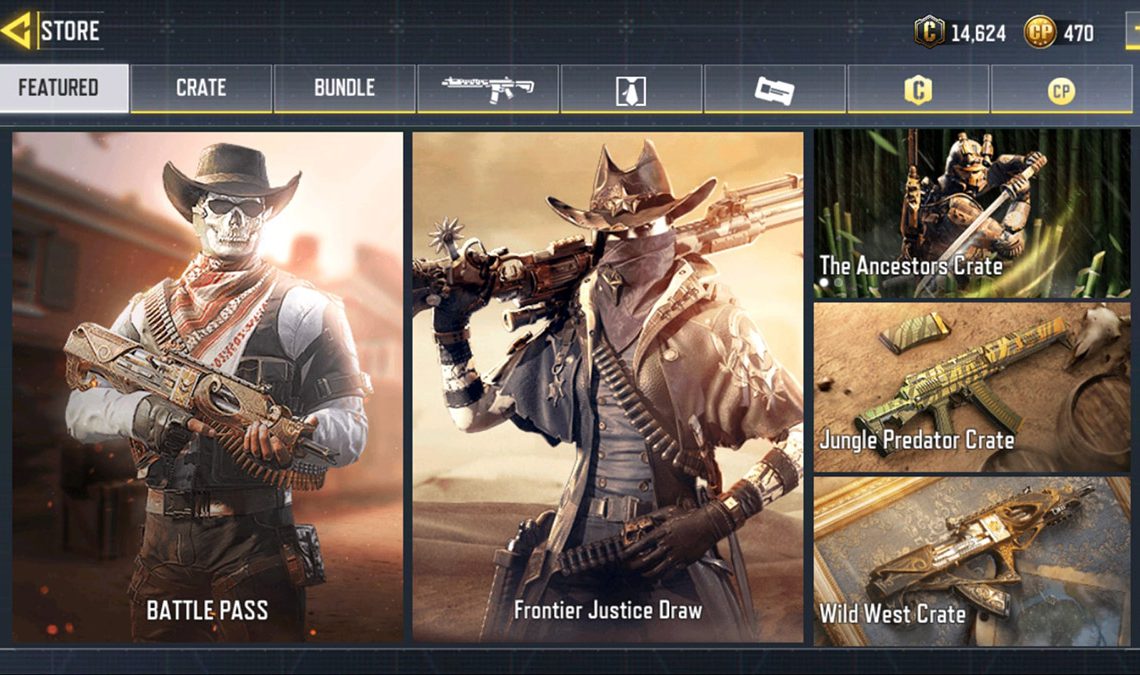Open the Battle Pass banner
The height and width of the screenshot is (675, 1140).
pyautogui.click(x=208, y=387)
